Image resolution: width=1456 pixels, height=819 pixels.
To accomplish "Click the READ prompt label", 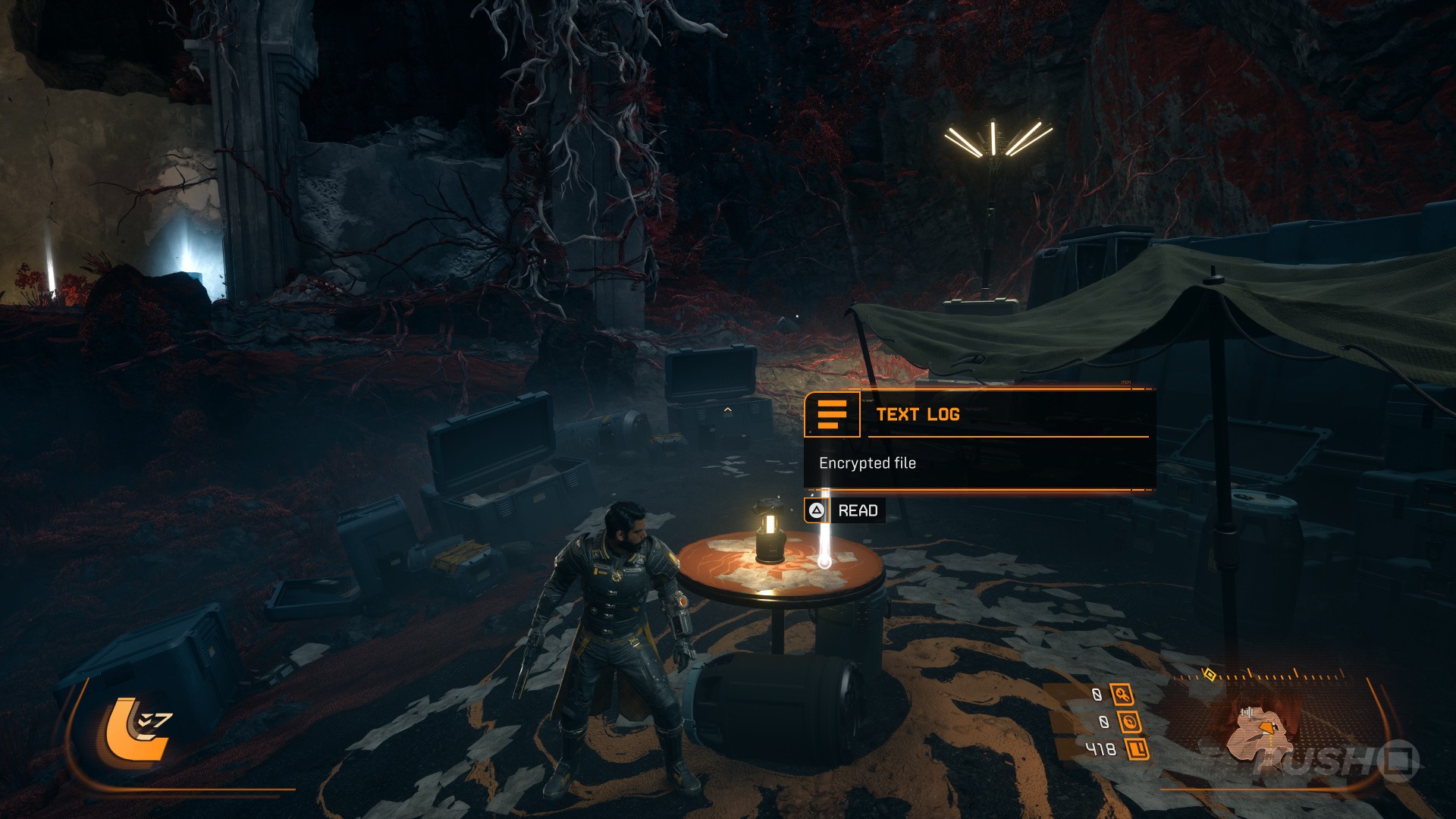I will pyautogui.click(x=857, y=510).
